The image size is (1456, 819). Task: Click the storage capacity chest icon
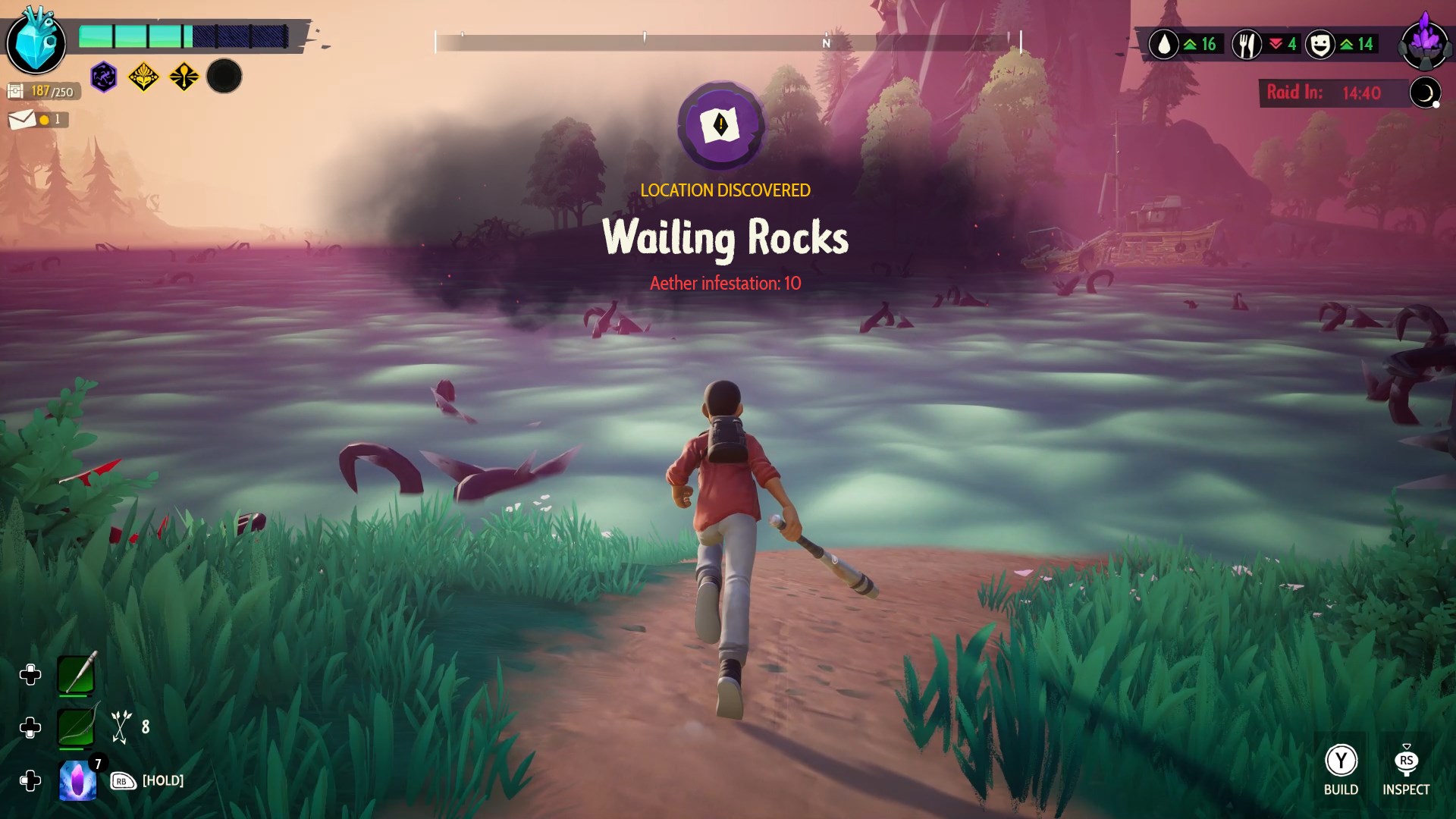pos(17,89)
